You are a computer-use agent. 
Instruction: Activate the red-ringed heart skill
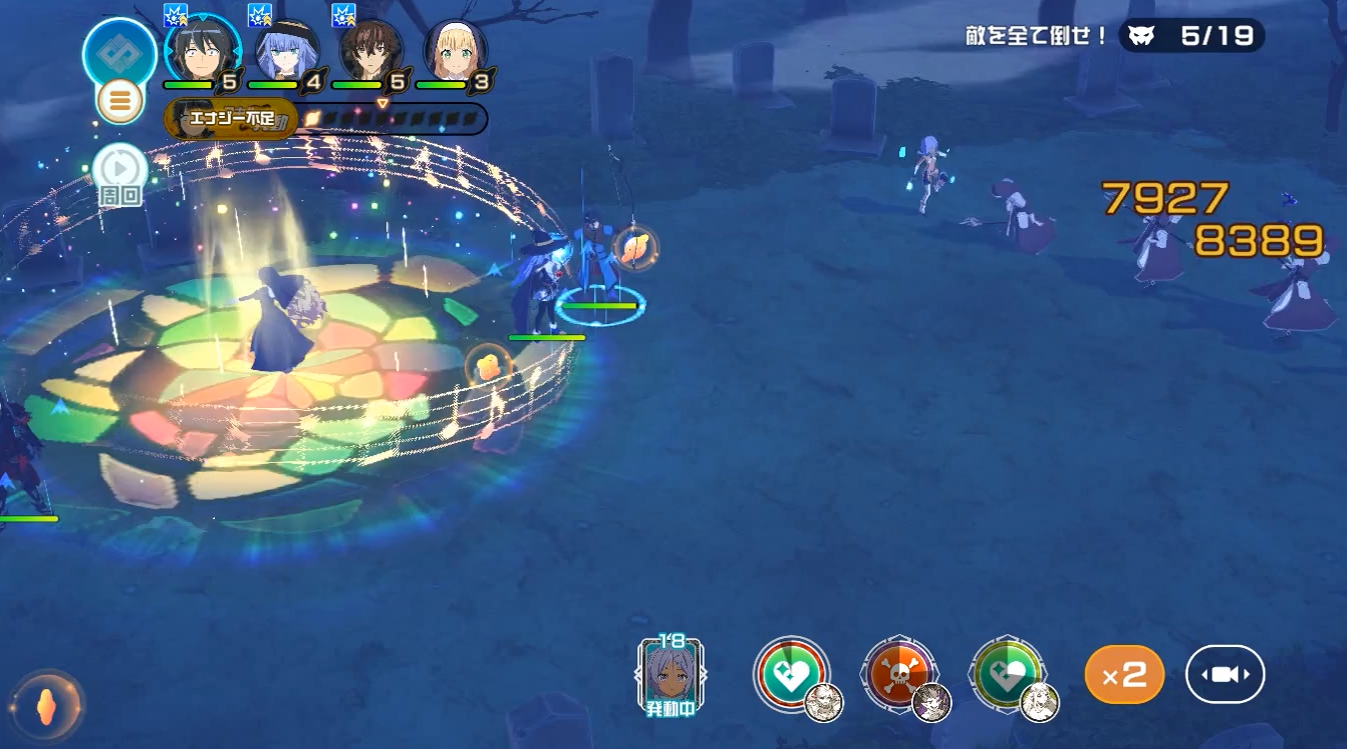[x=790, y=674]
